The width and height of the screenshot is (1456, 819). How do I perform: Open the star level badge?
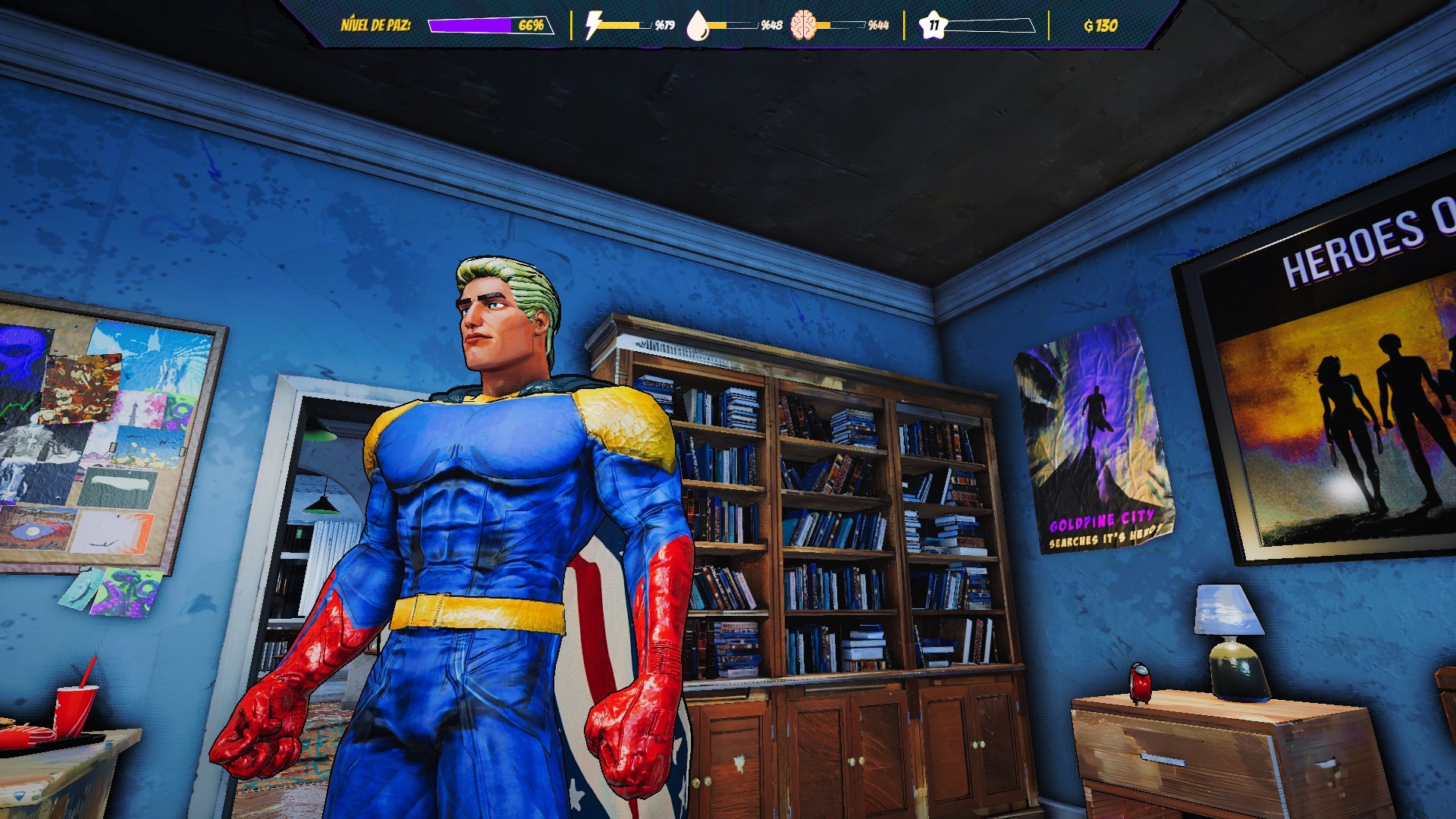934,25
